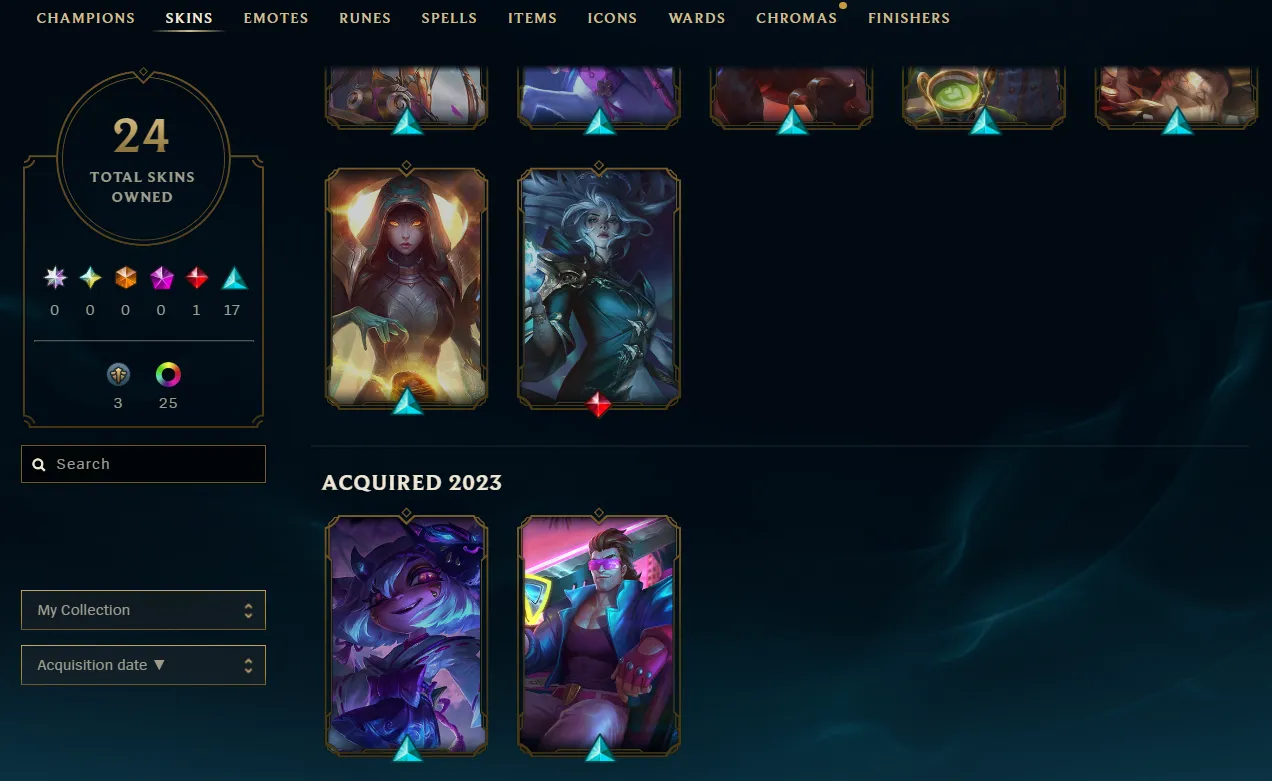
Task: Open the Emotes tab
Action: pyautogui.click(x=276, y=18)
